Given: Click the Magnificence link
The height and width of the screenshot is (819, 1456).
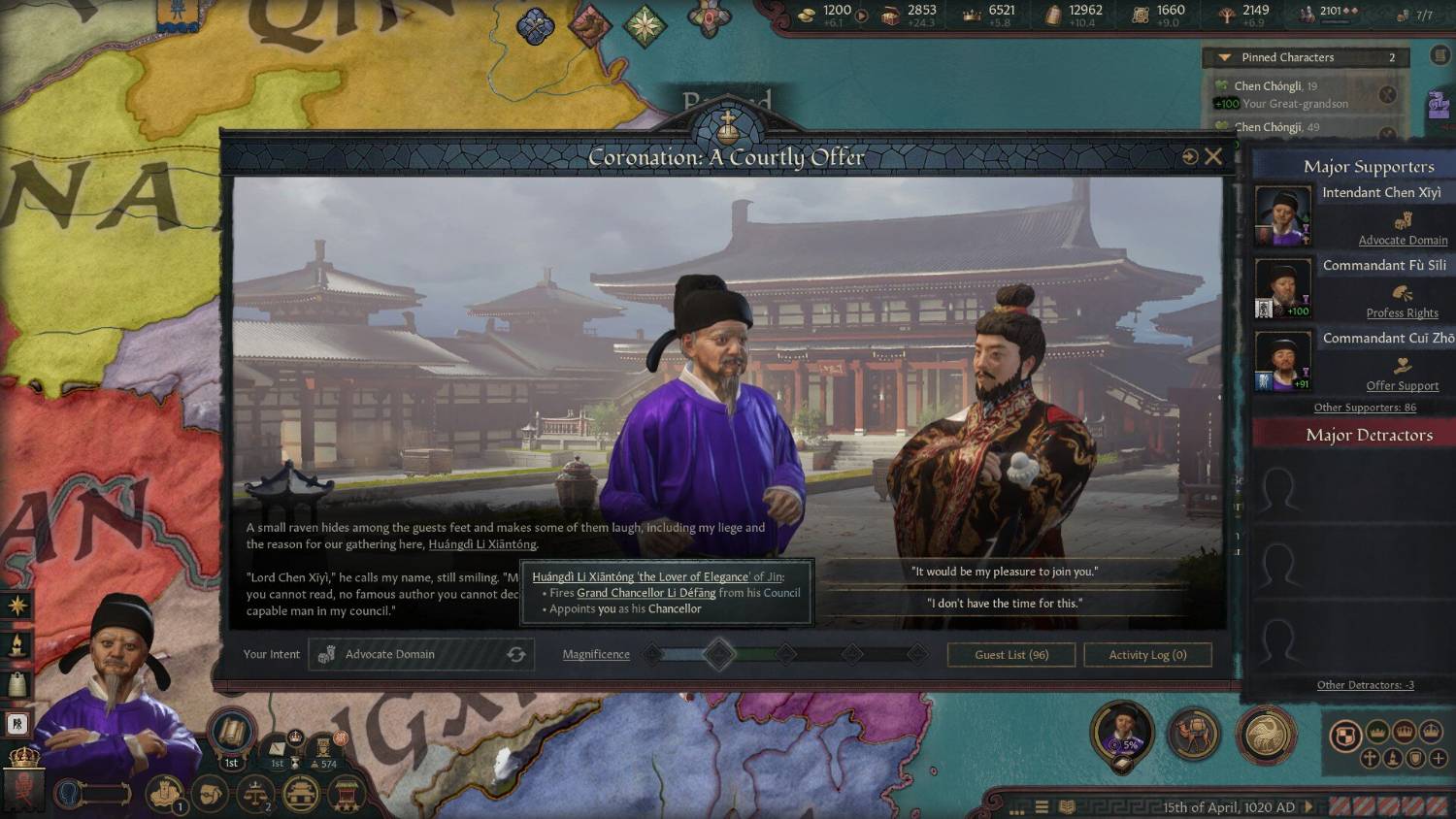Looking at the screenshot, I should coord(596,655).
